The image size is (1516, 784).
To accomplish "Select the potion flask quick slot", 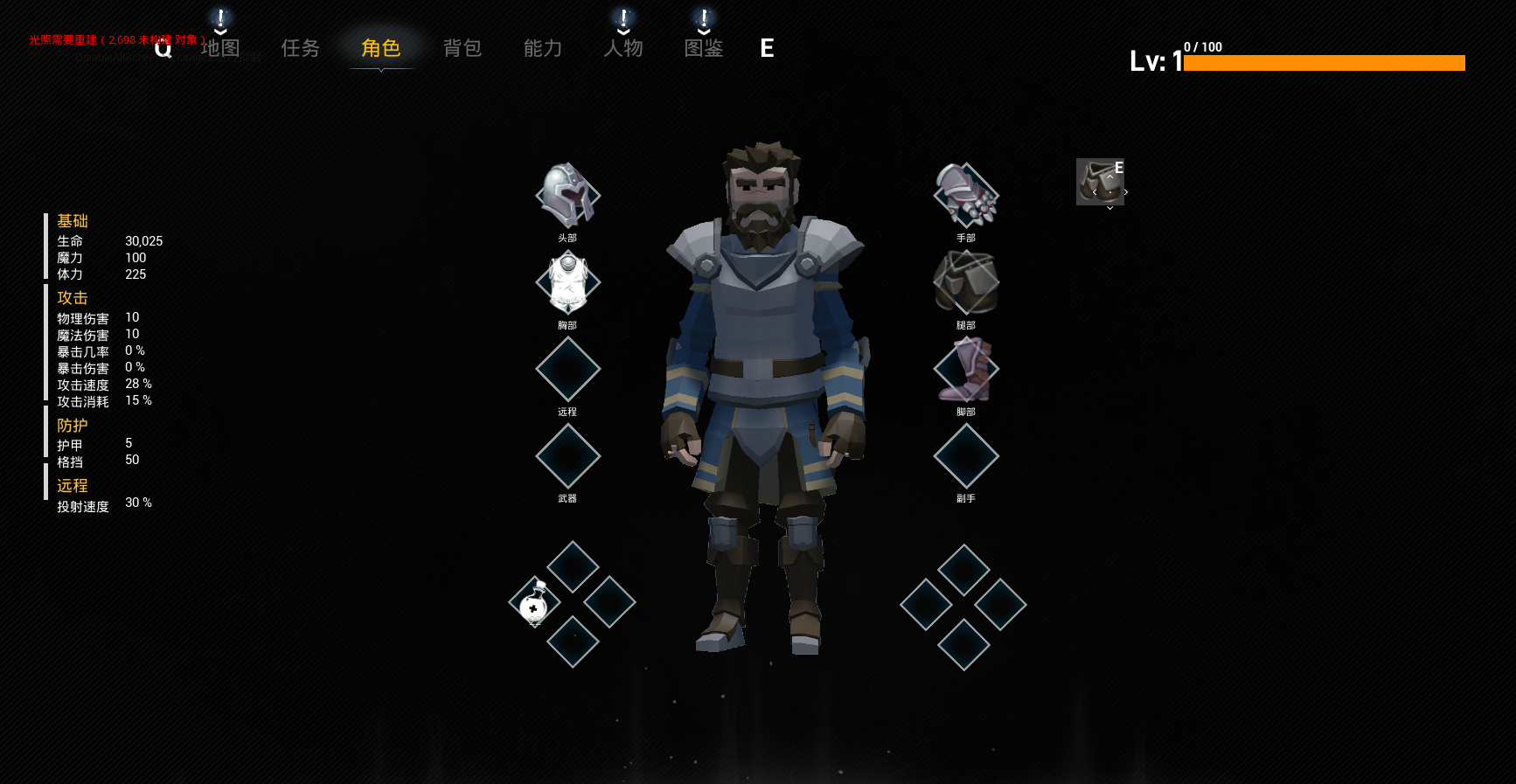I will tap(535, 602).
